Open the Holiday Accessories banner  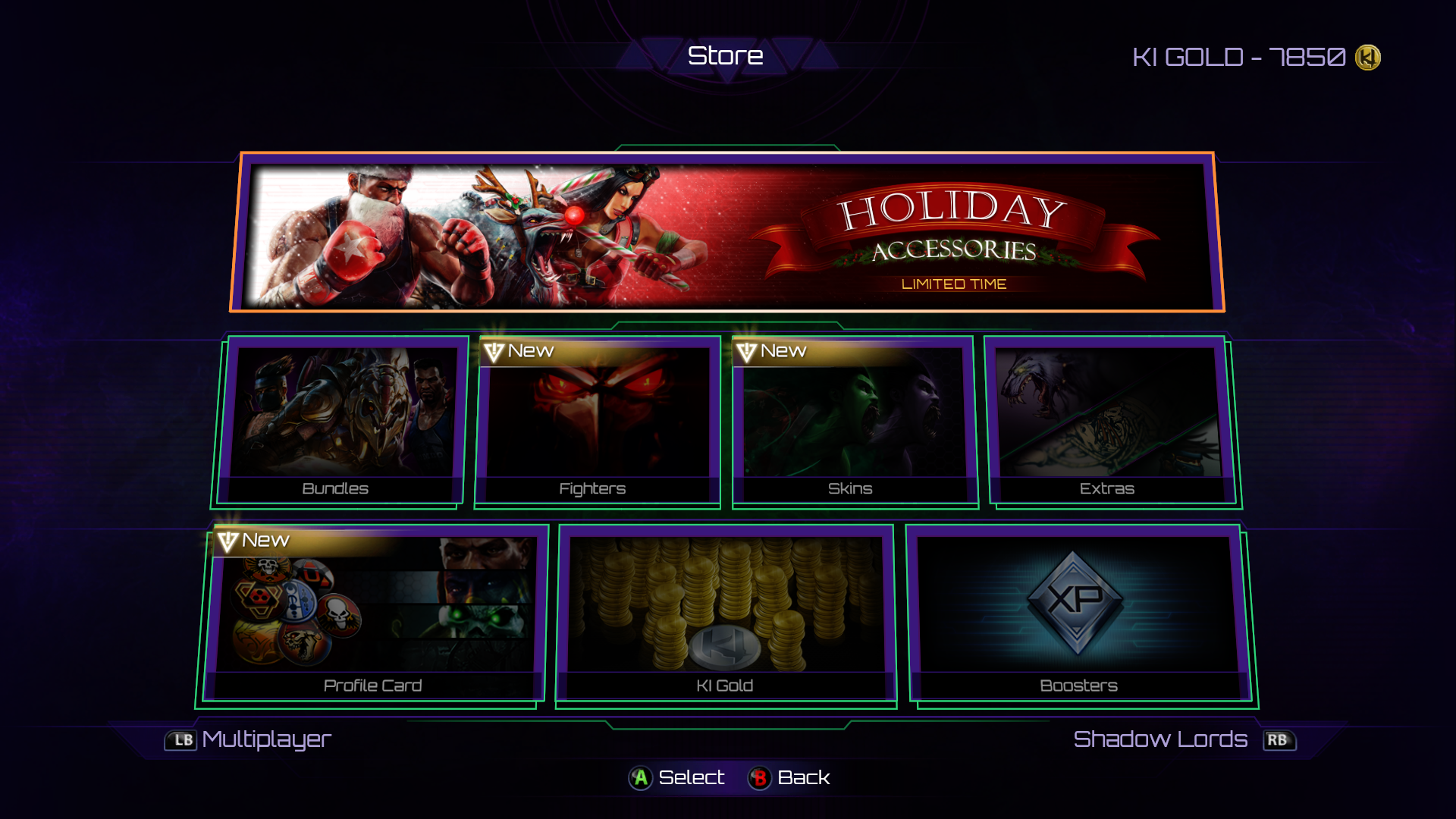pyautogui.click(x=726, y=232)
